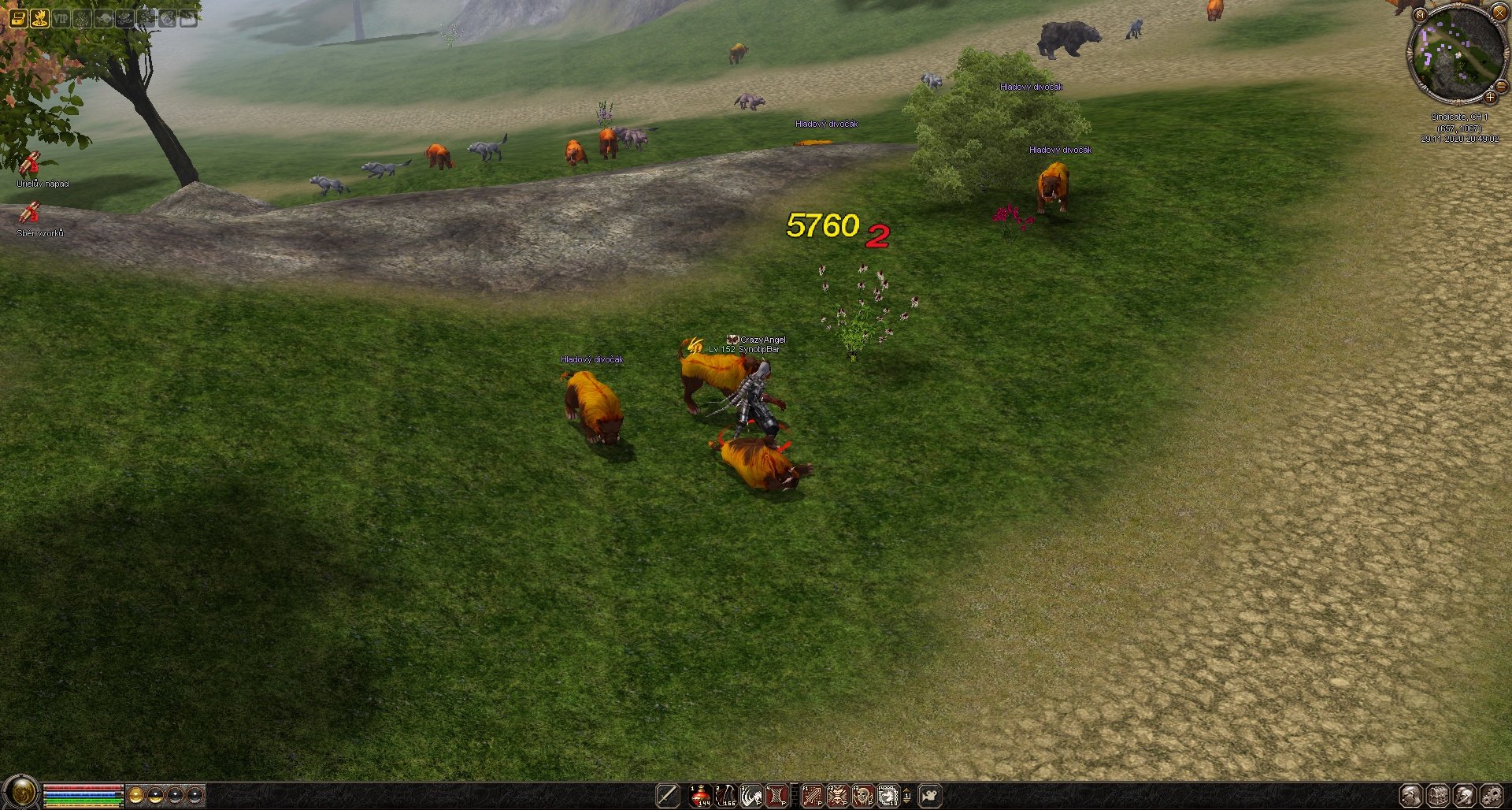This screenshot has height=810, width=1512.
Task: Activate the red hourglass-shaped skill in slot 4
Action: 776,796
